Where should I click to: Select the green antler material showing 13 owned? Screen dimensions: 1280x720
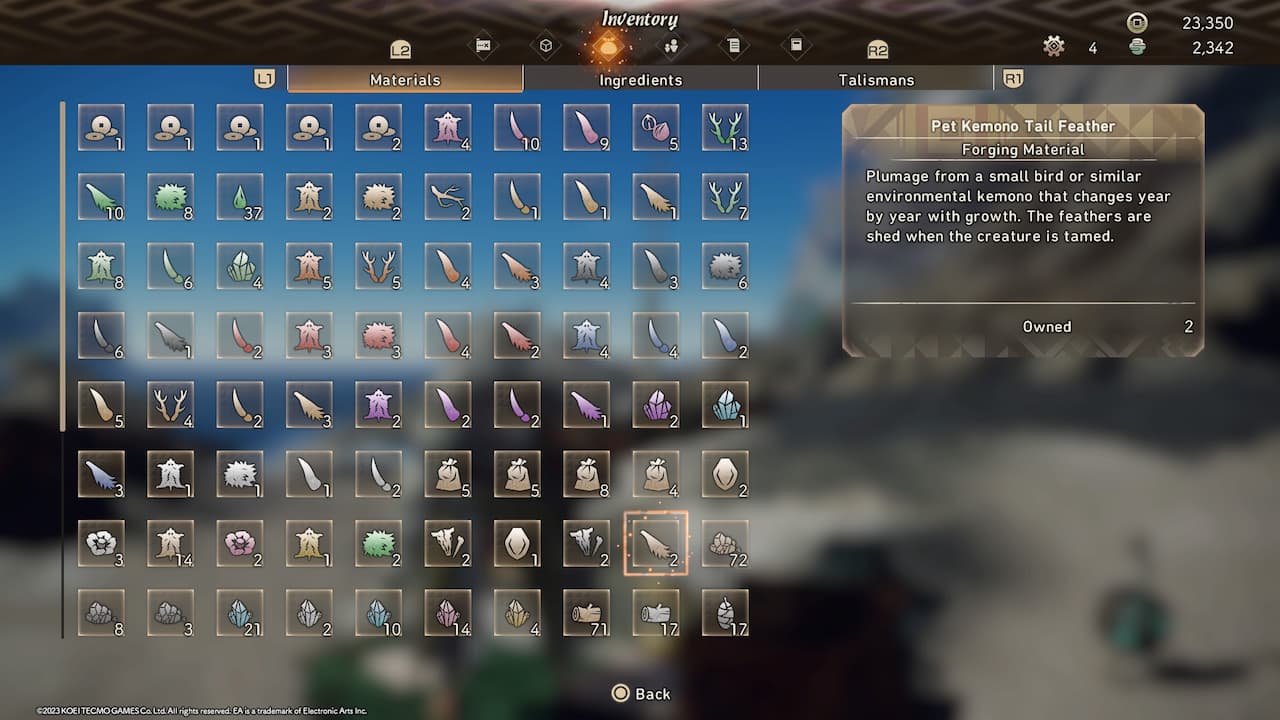(x=725, y=128)
